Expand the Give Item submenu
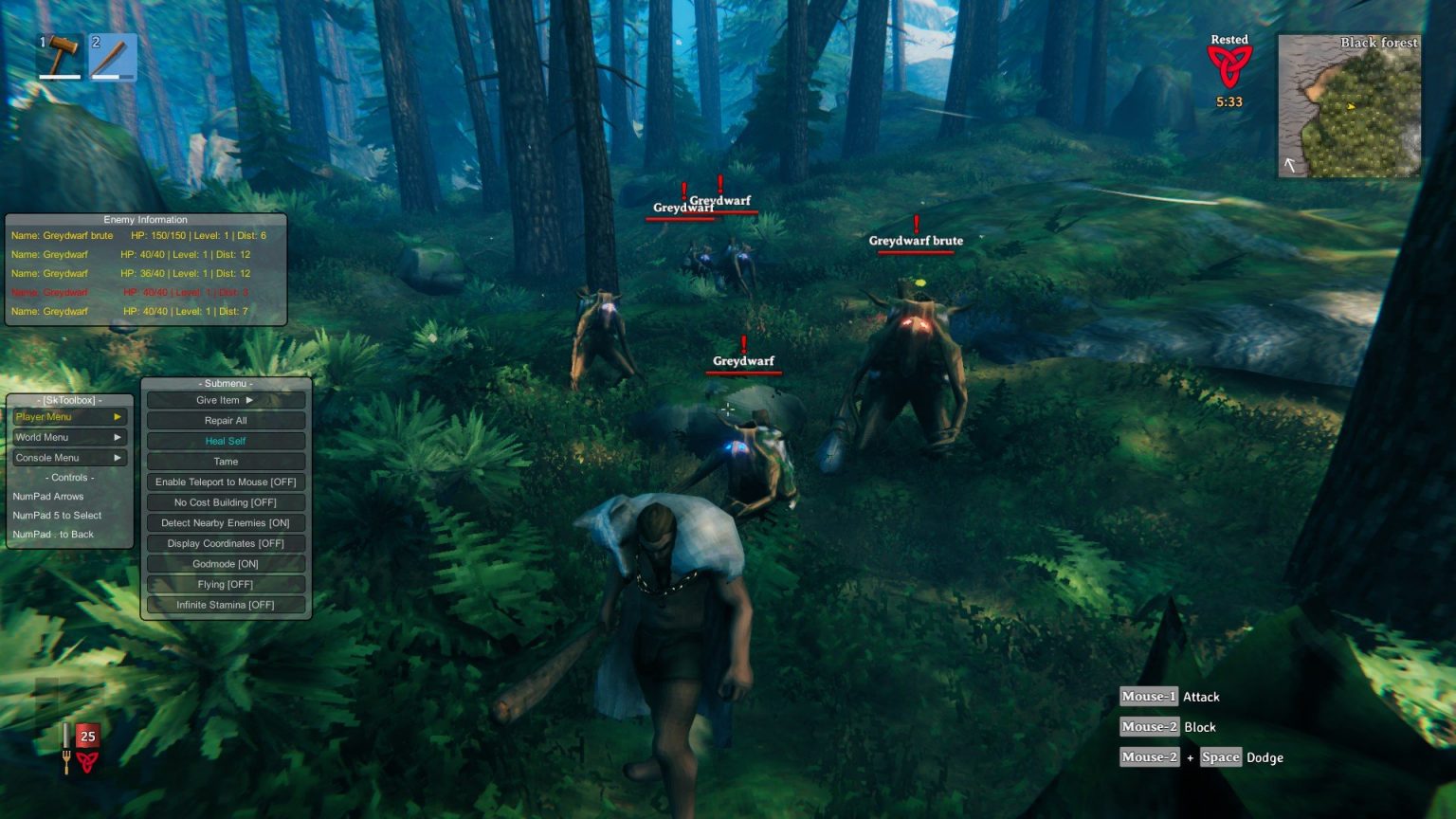 coord(225,399)
